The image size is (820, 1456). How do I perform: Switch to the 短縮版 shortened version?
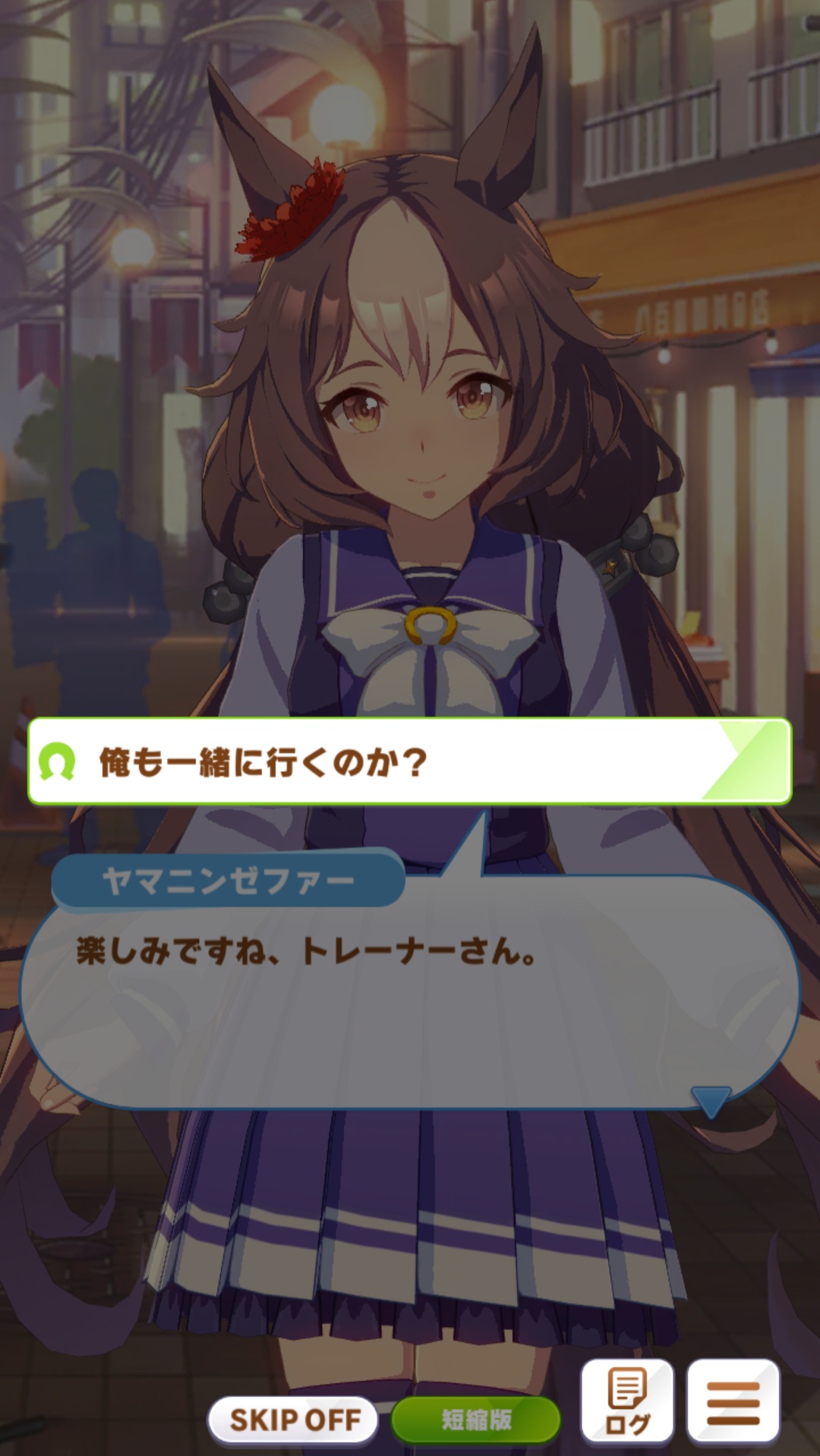[476, 1419]
